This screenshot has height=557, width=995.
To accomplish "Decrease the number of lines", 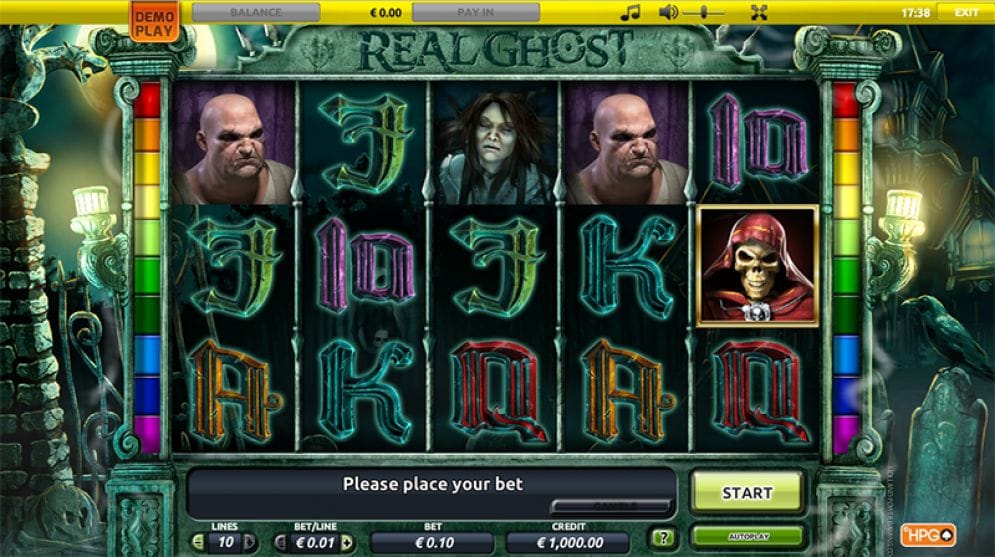I will point(198,542).
